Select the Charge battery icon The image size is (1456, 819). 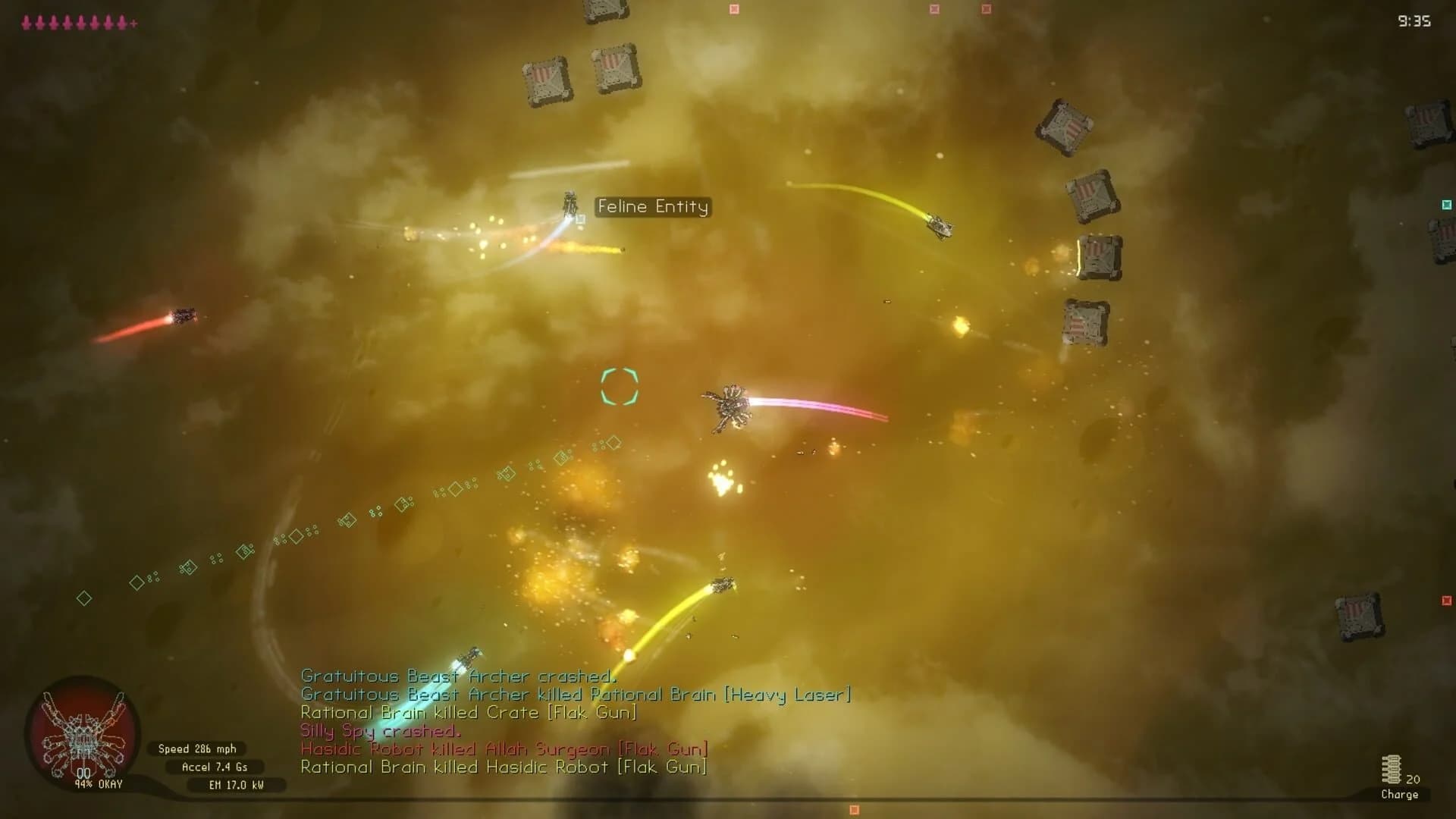pos(1392,770)
